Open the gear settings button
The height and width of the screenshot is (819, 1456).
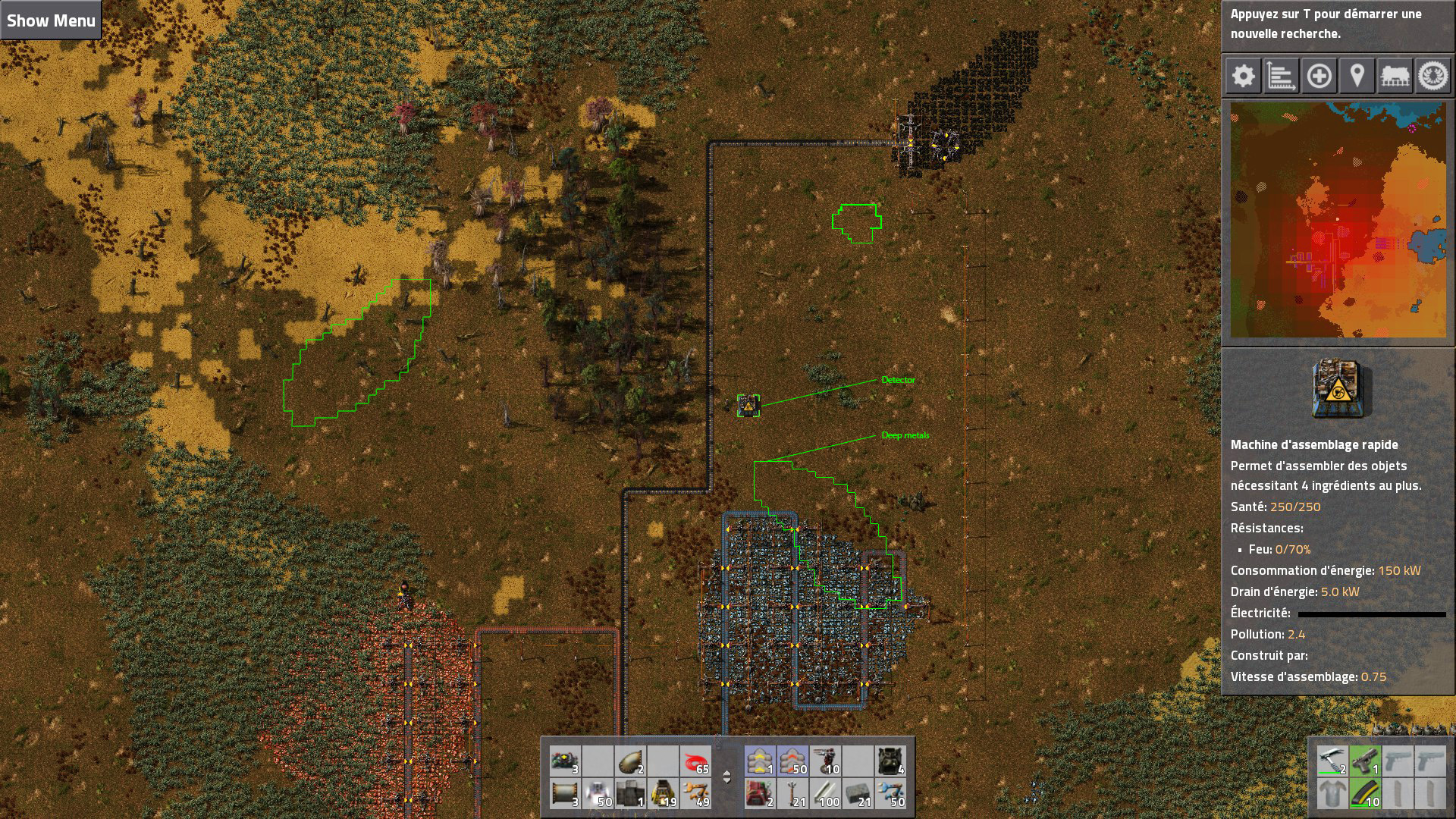1243,76
